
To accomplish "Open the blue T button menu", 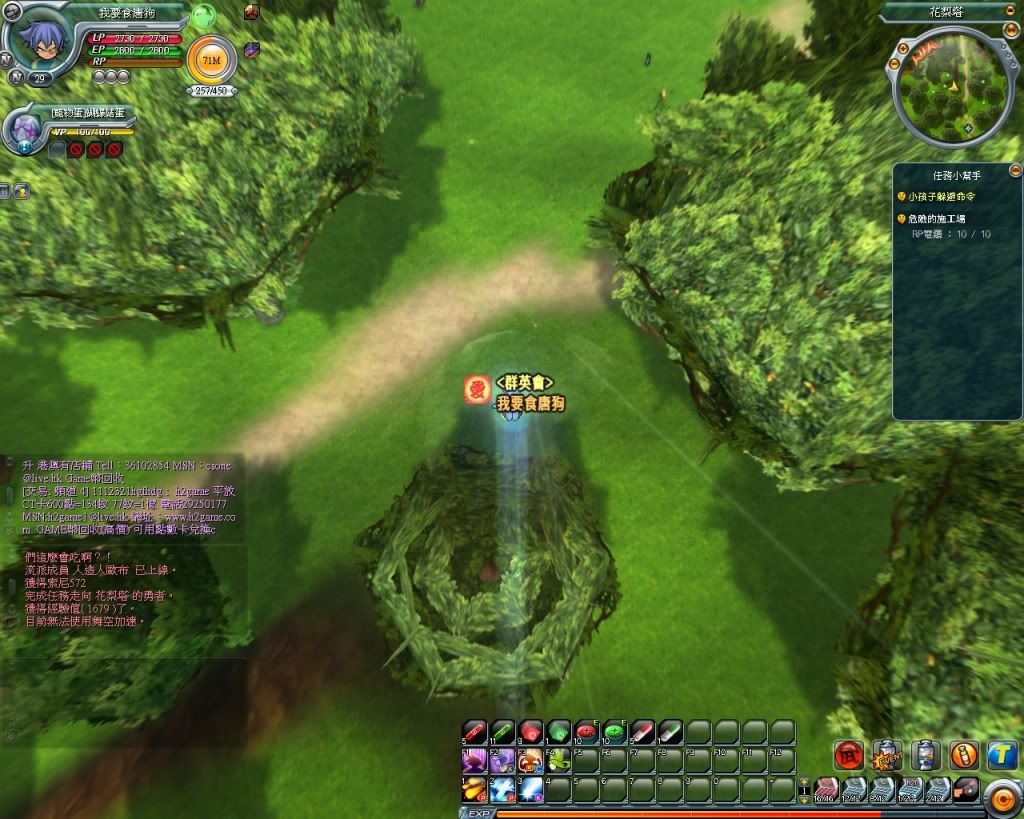I will point(1002,755).
